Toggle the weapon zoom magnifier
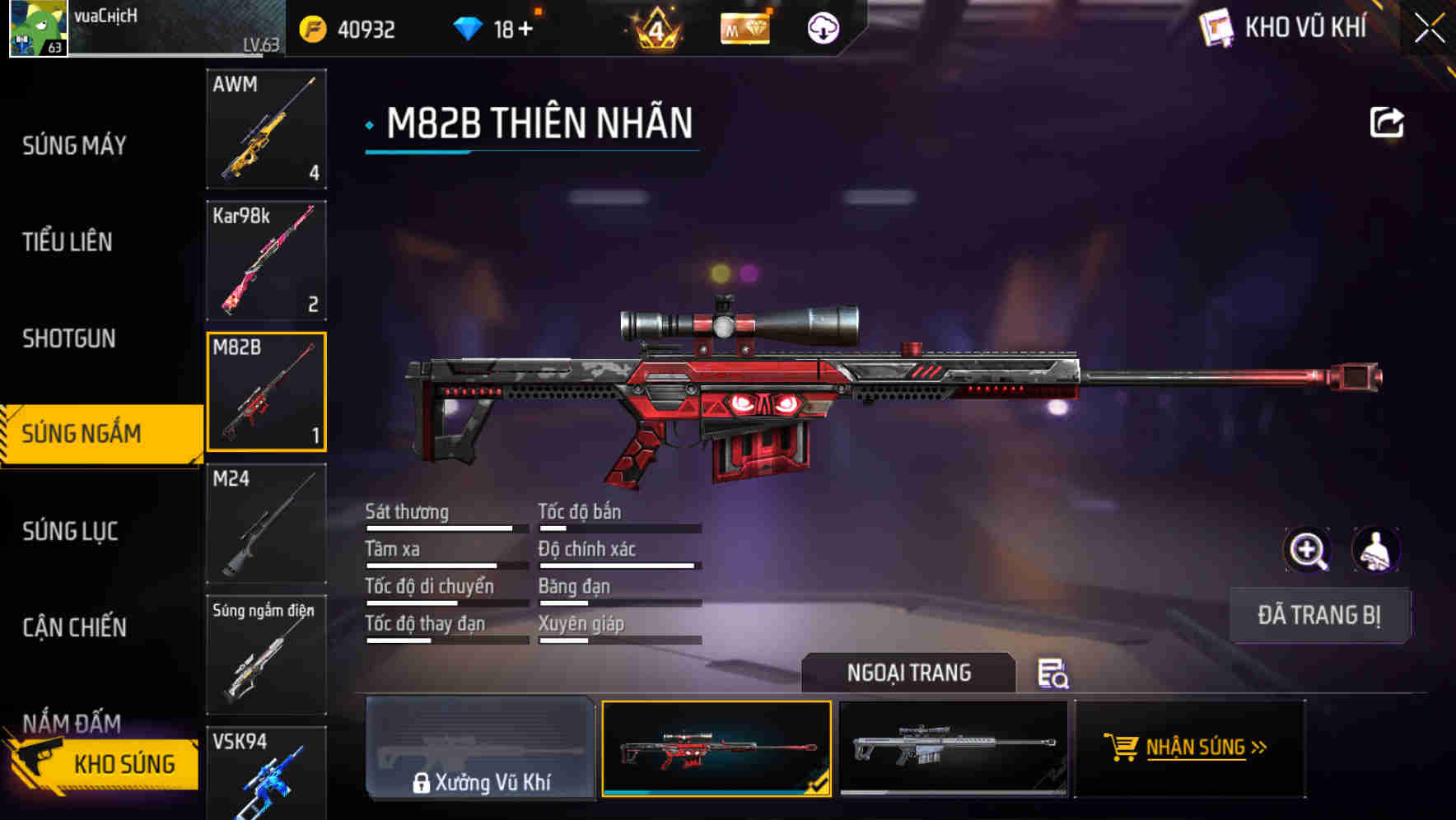Image resolution: width=1456 pixels, height=820 pixels. (1309, 550)
